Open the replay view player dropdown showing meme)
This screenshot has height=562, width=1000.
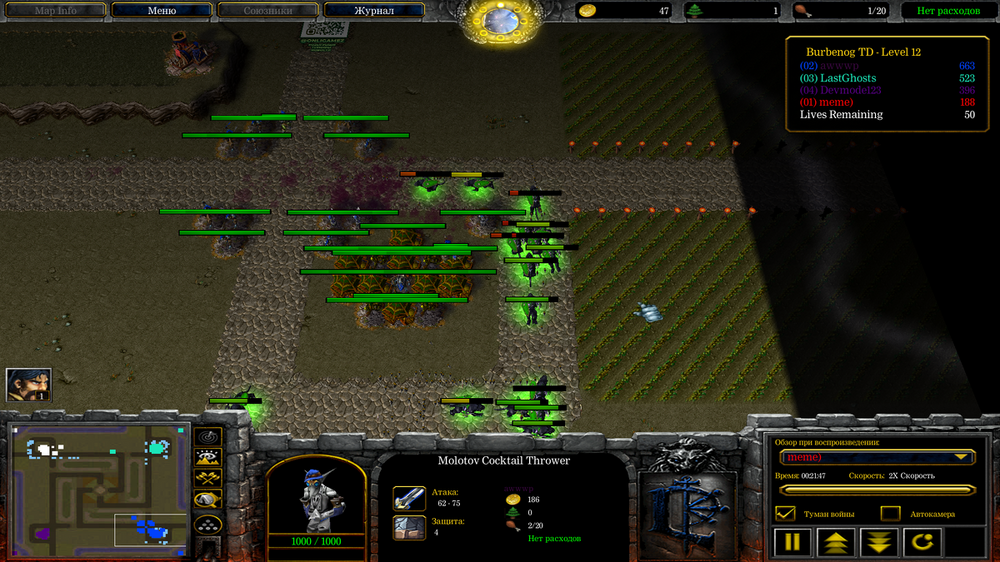tap(877, 457)
